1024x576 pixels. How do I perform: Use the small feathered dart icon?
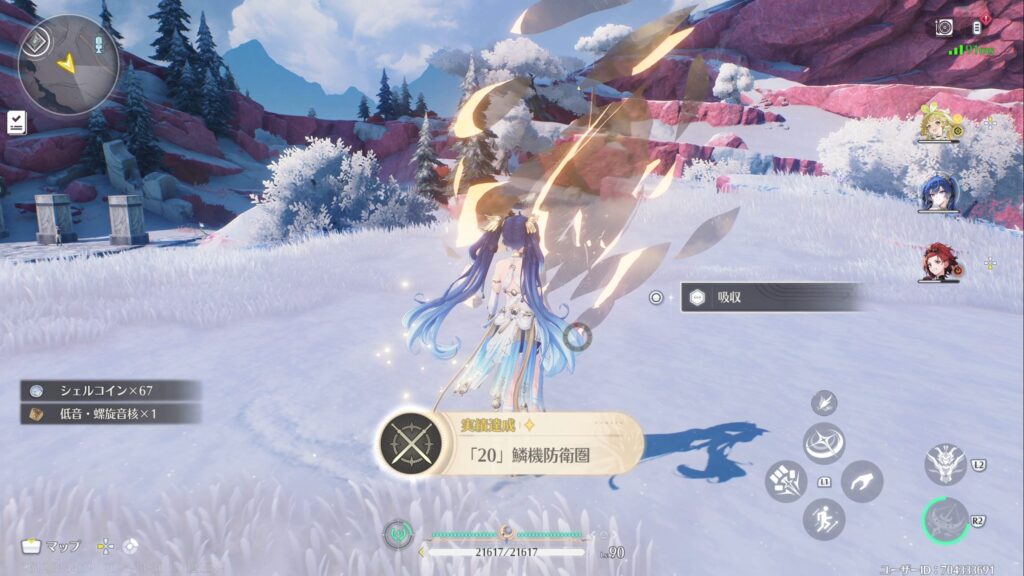(x=824, y=403)
